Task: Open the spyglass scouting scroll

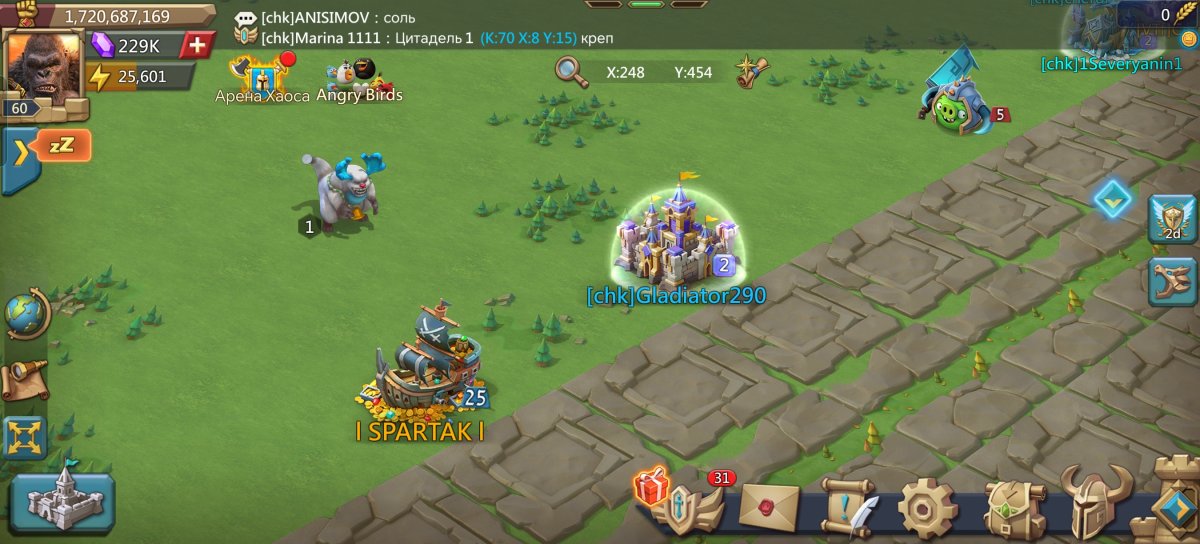Action: pos(25,378)
